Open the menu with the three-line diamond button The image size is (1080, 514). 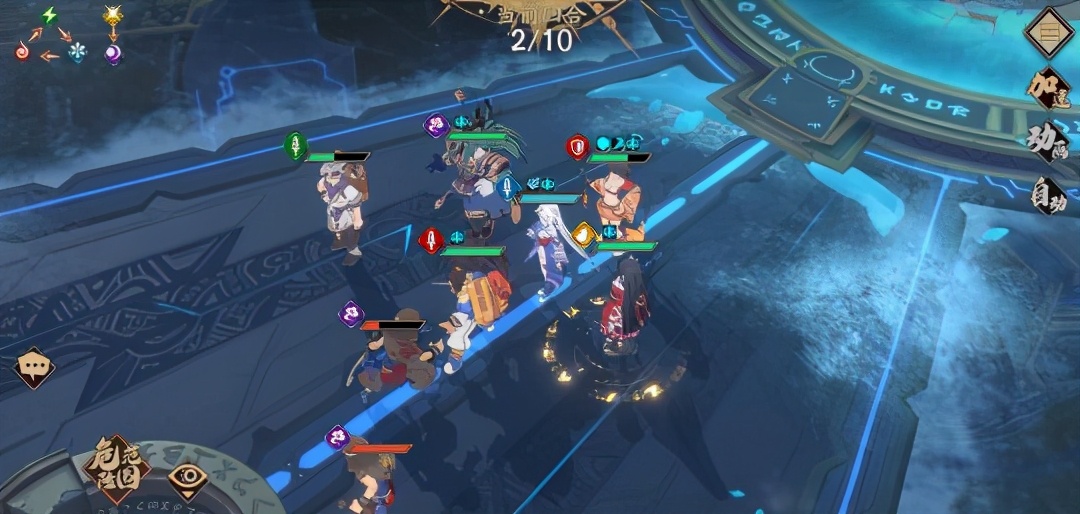(x=1049, y=32)
